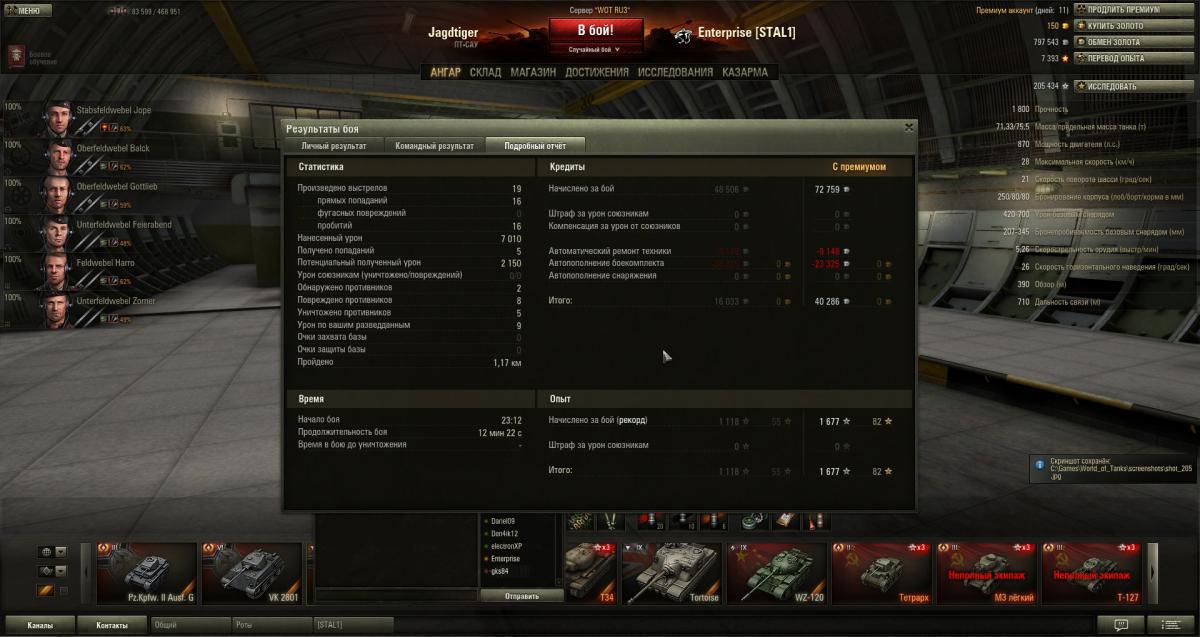Show the Командный результат tab
The image size is (1200, 637).
(x=434, y=146)
